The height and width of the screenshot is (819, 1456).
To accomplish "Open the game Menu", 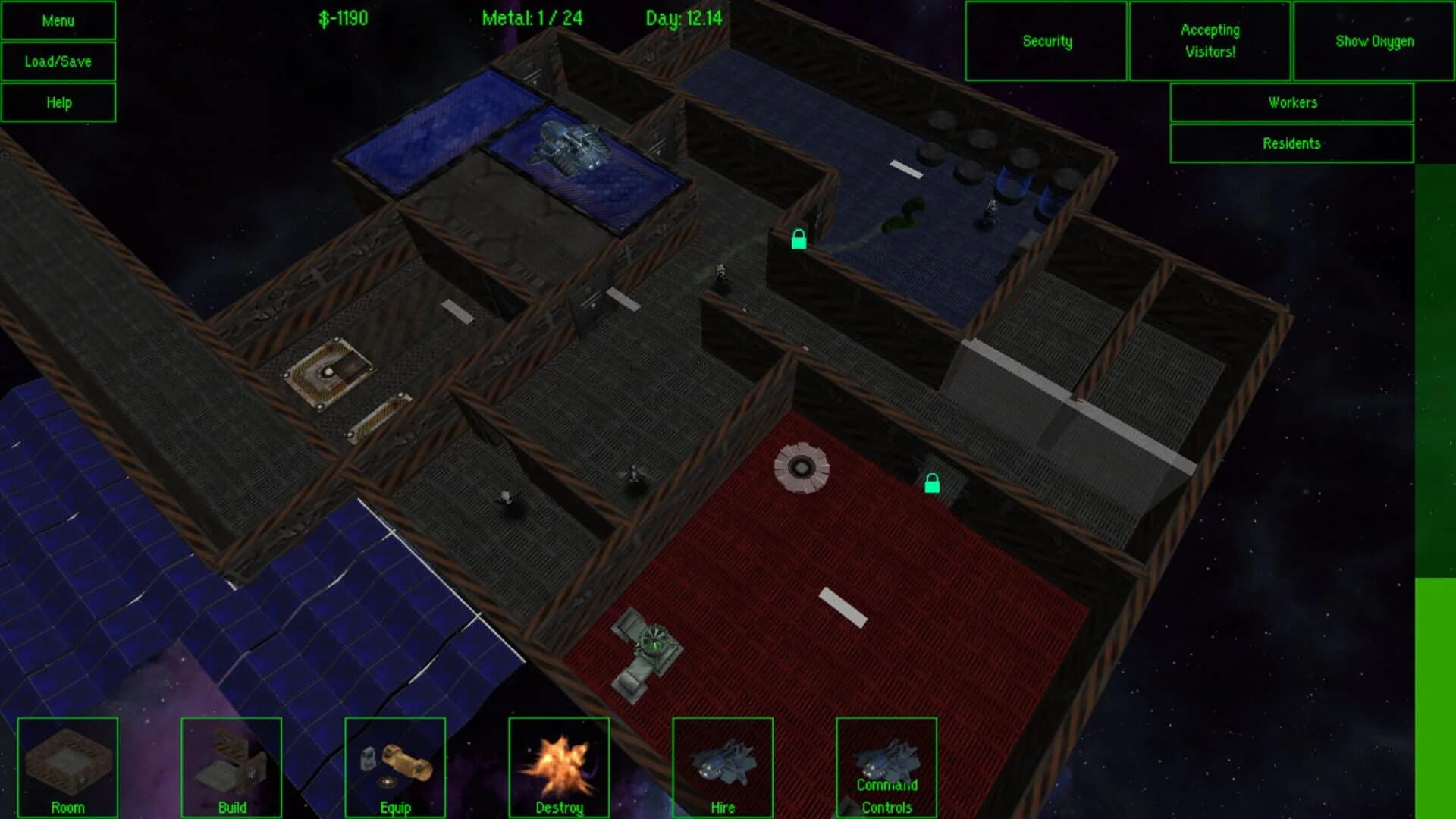I will point(60,20).
